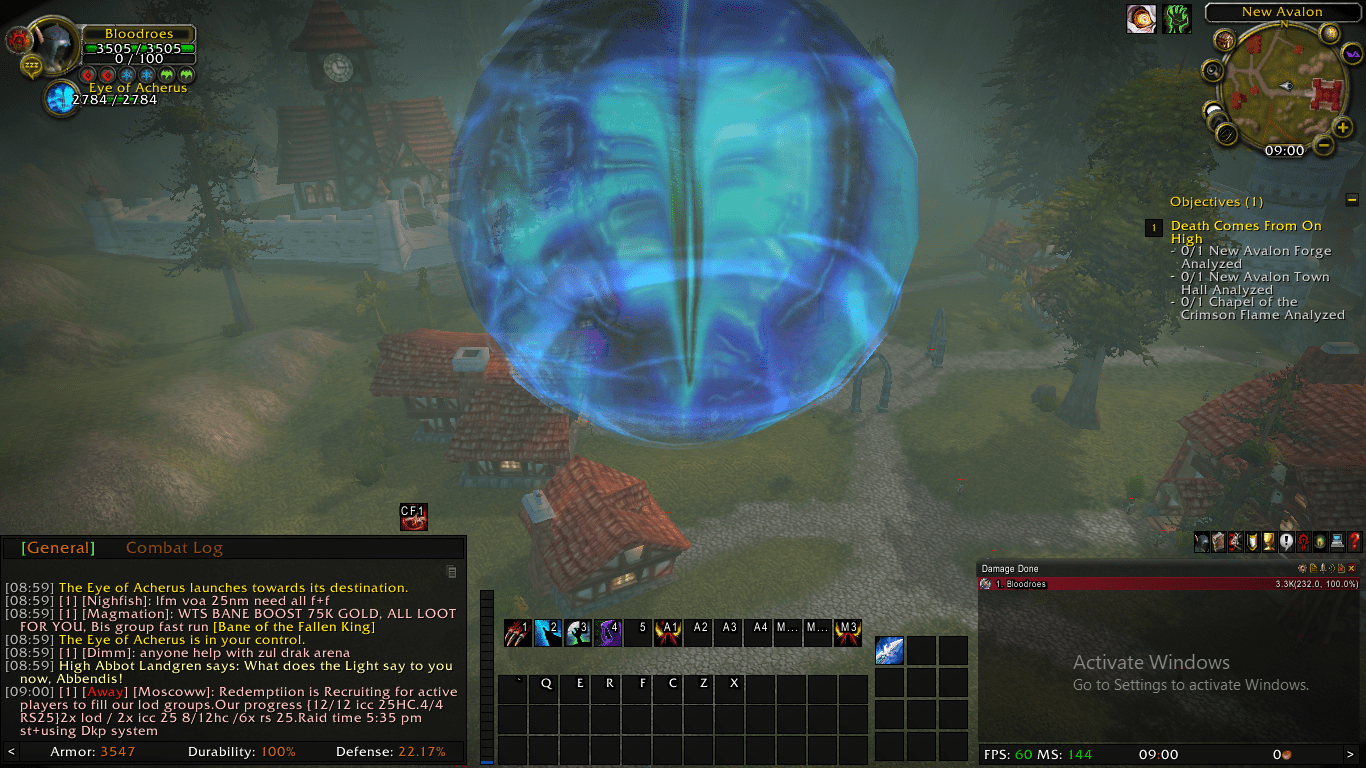The height and width of the screenshot is (768, 1366).
Task: Open achievements via the golden trophy icon
Action: [1268, 542]
